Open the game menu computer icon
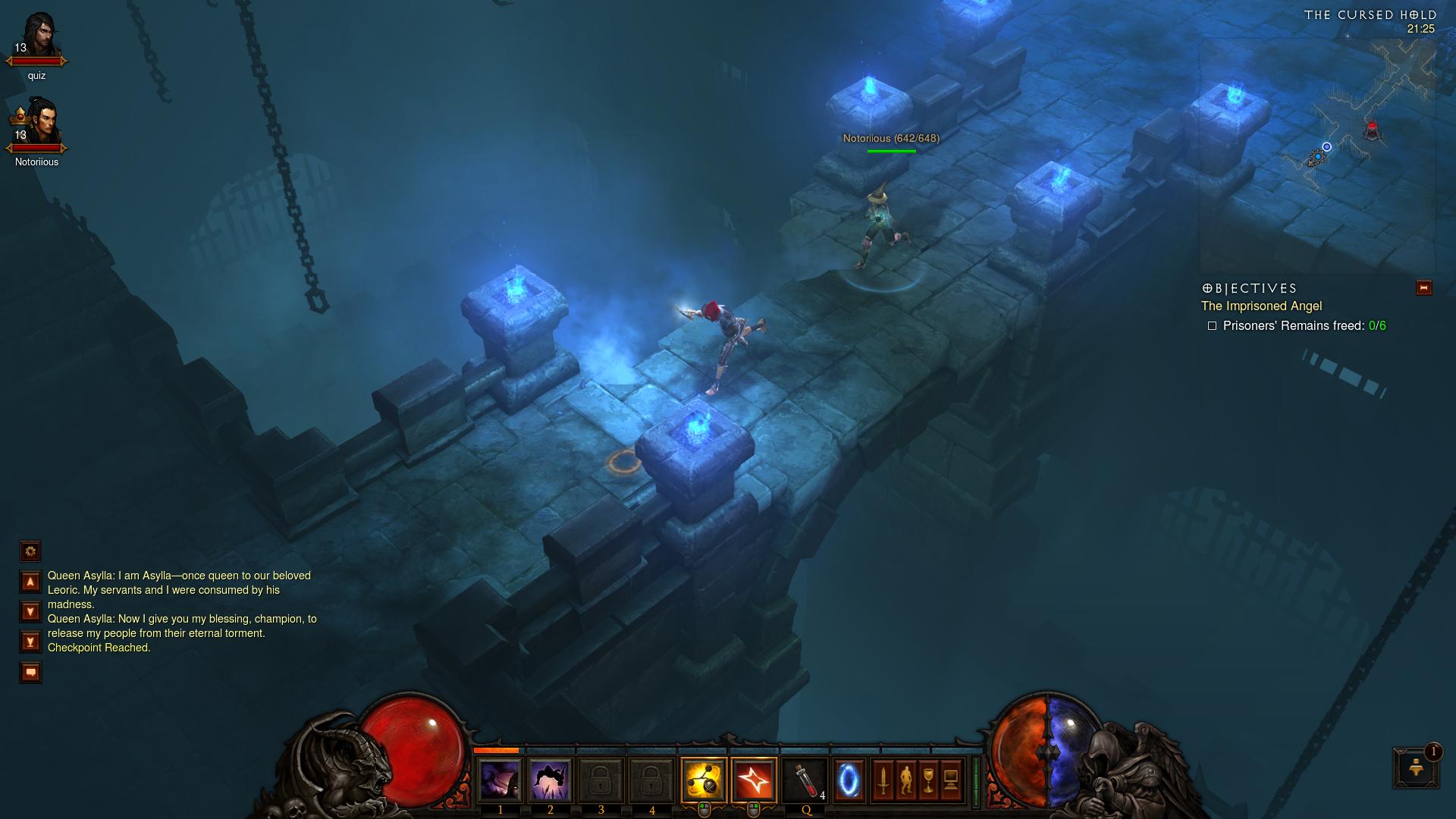Image resolution: width=1456 pixels, height=819 pixels. click(952, 780)
